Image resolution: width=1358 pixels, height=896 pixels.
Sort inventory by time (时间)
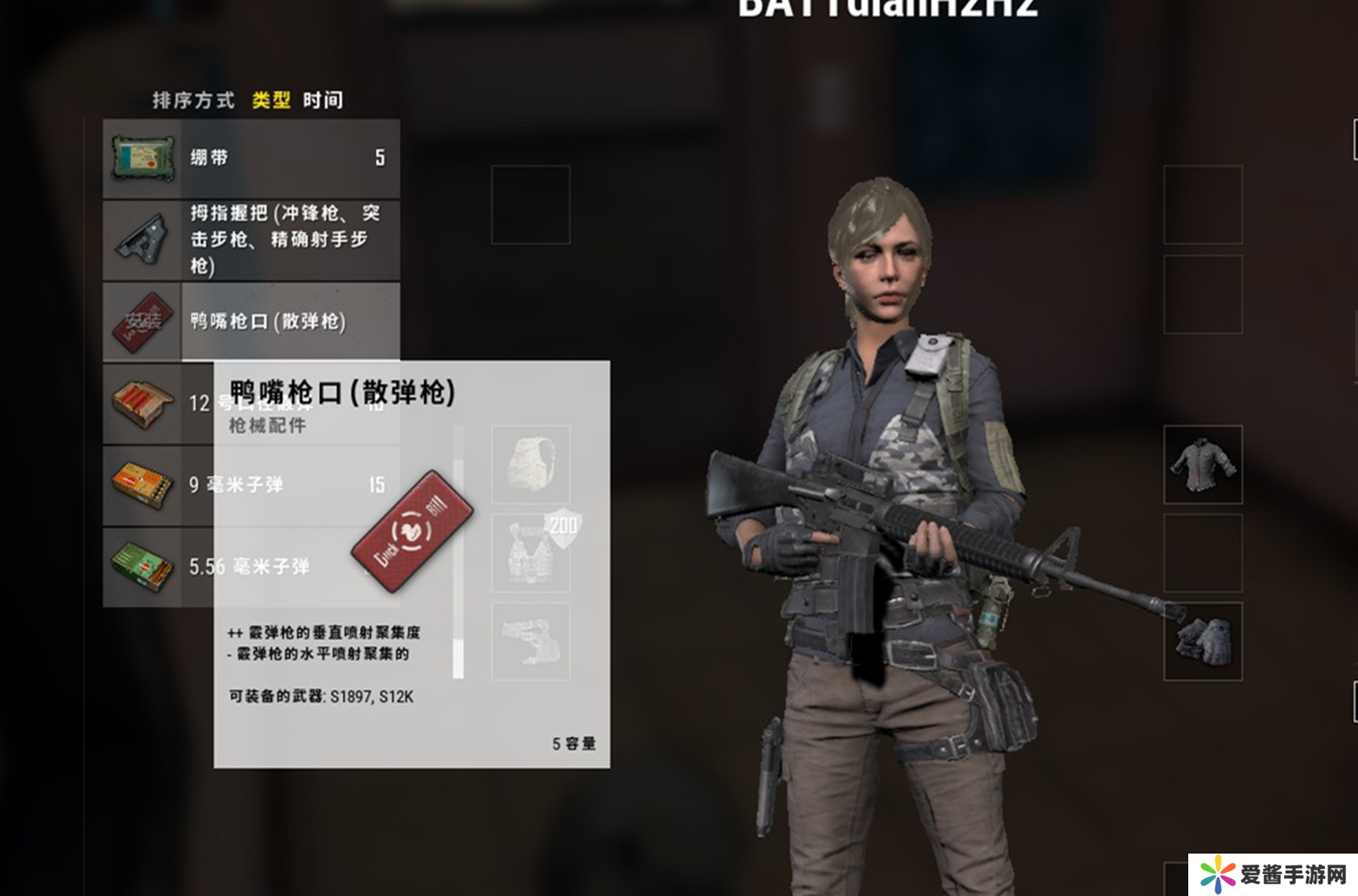click(323, 100)
